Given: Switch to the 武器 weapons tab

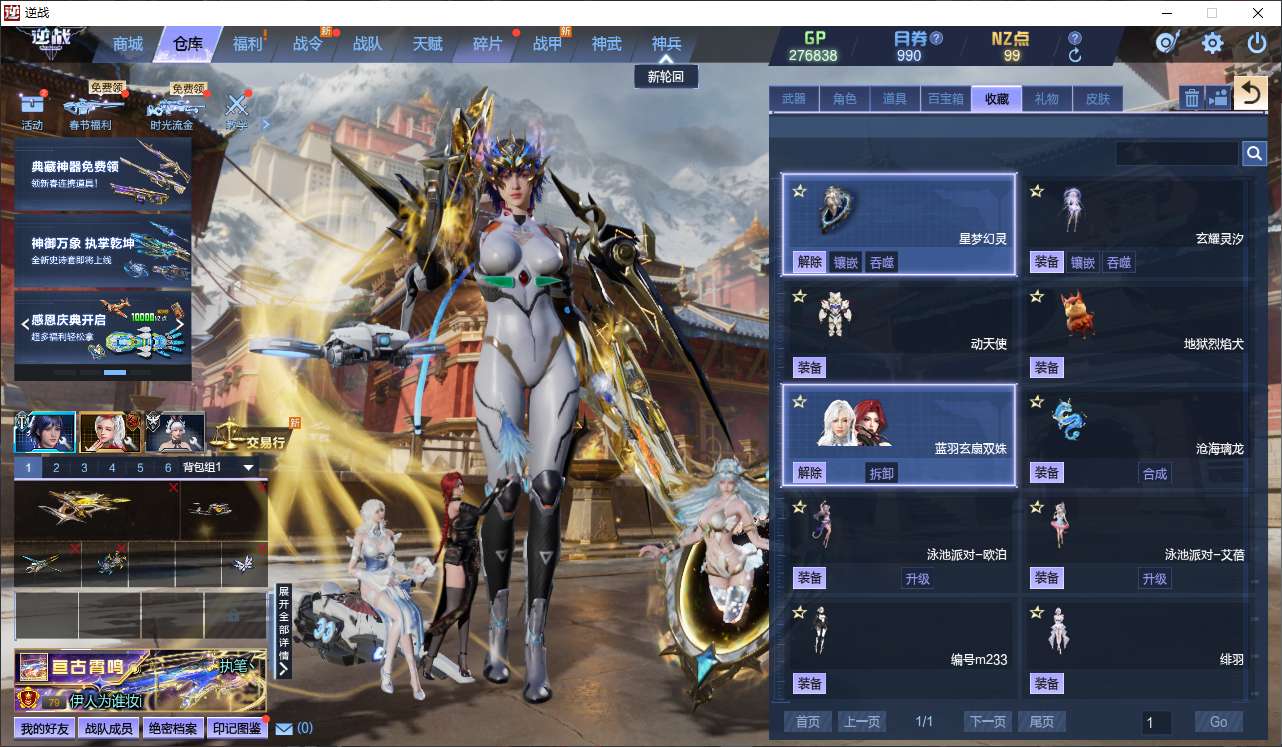Looking at the screenshot, I should [794, 99].
